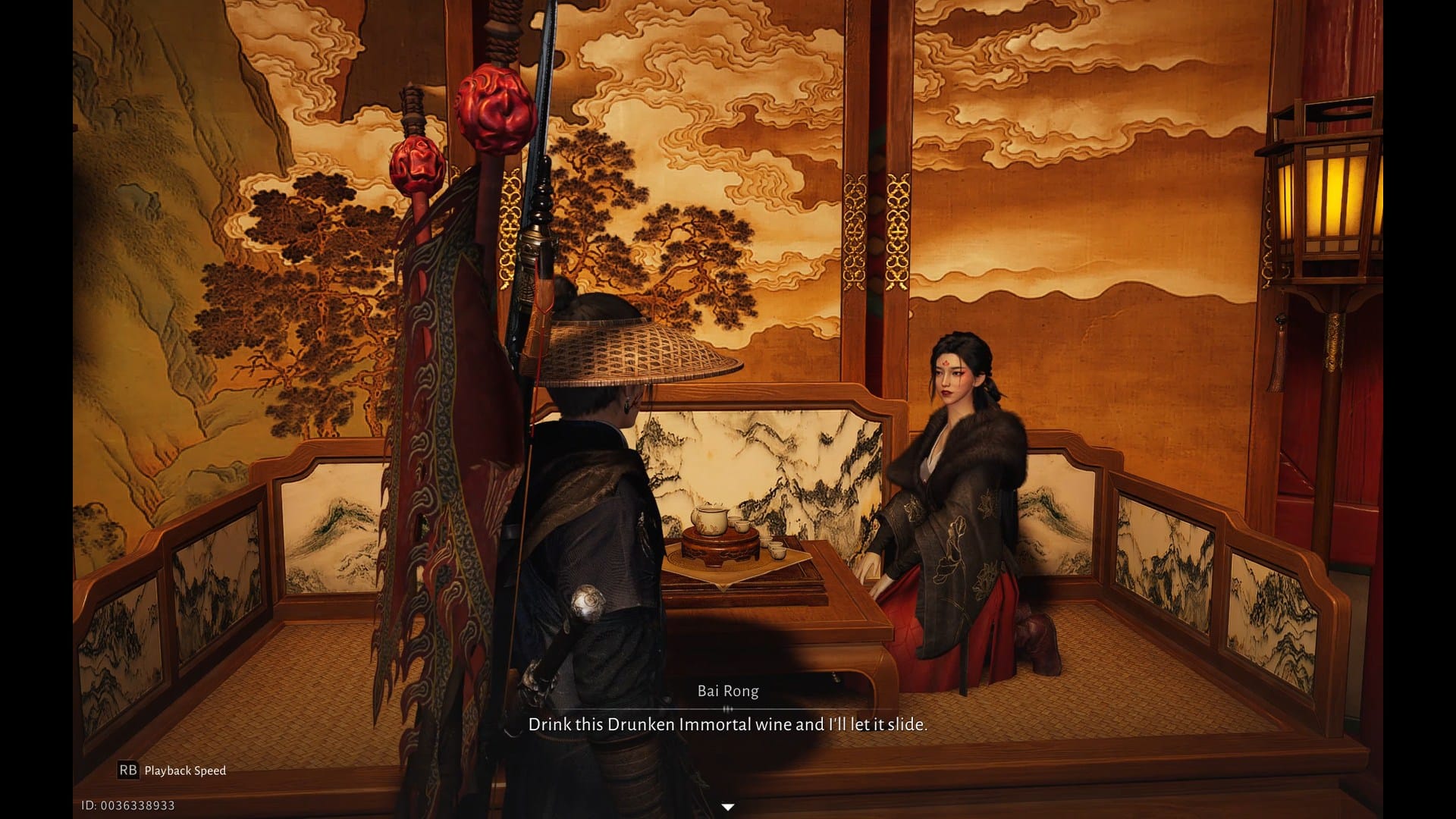The height and width of the screenshot is (819, 1456).
Task: Advance the dialogue line about Drunken Immortal wine
Action: coord(728,724)
